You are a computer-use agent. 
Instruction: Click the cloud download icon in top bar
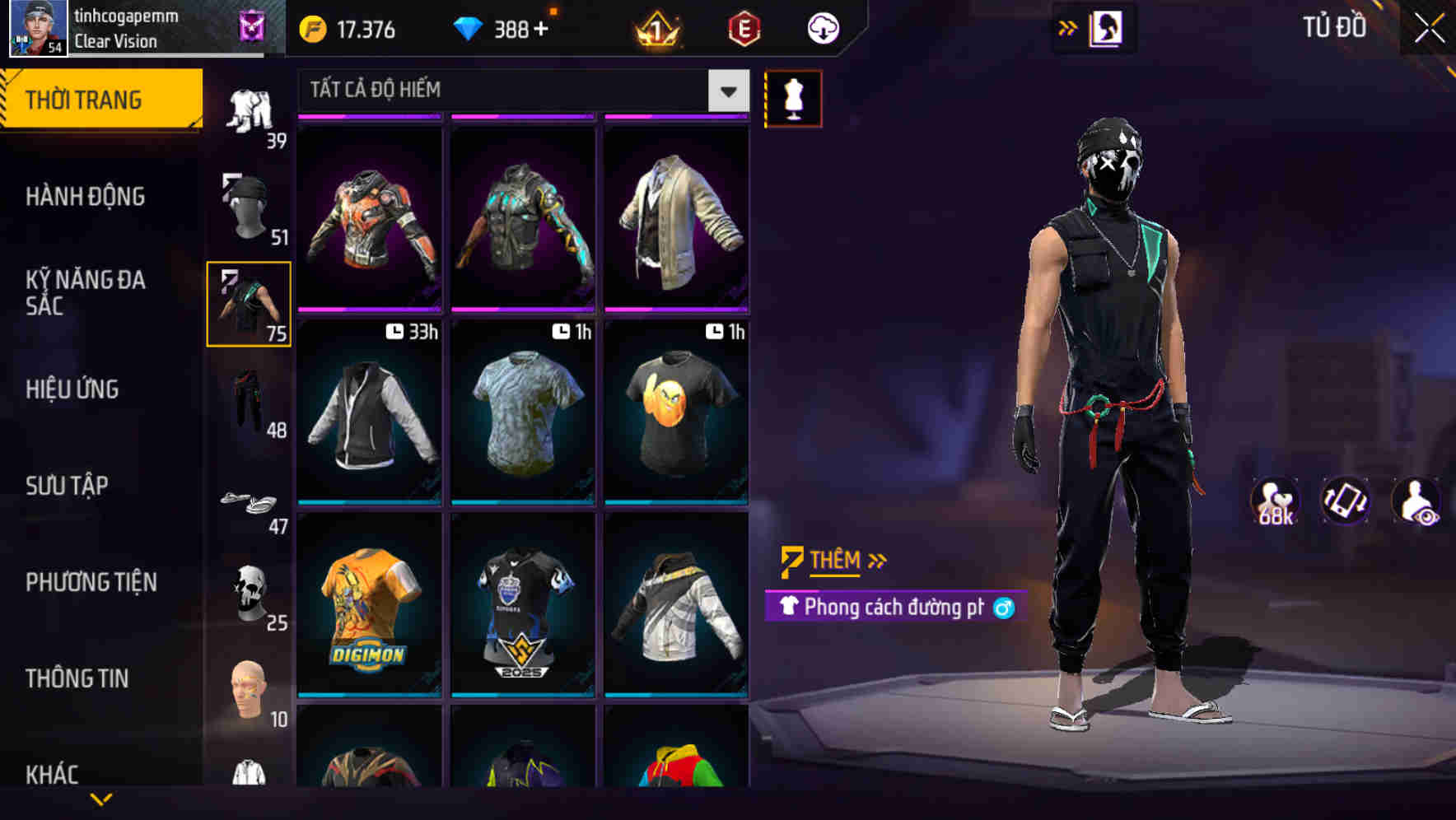(821, 27)
